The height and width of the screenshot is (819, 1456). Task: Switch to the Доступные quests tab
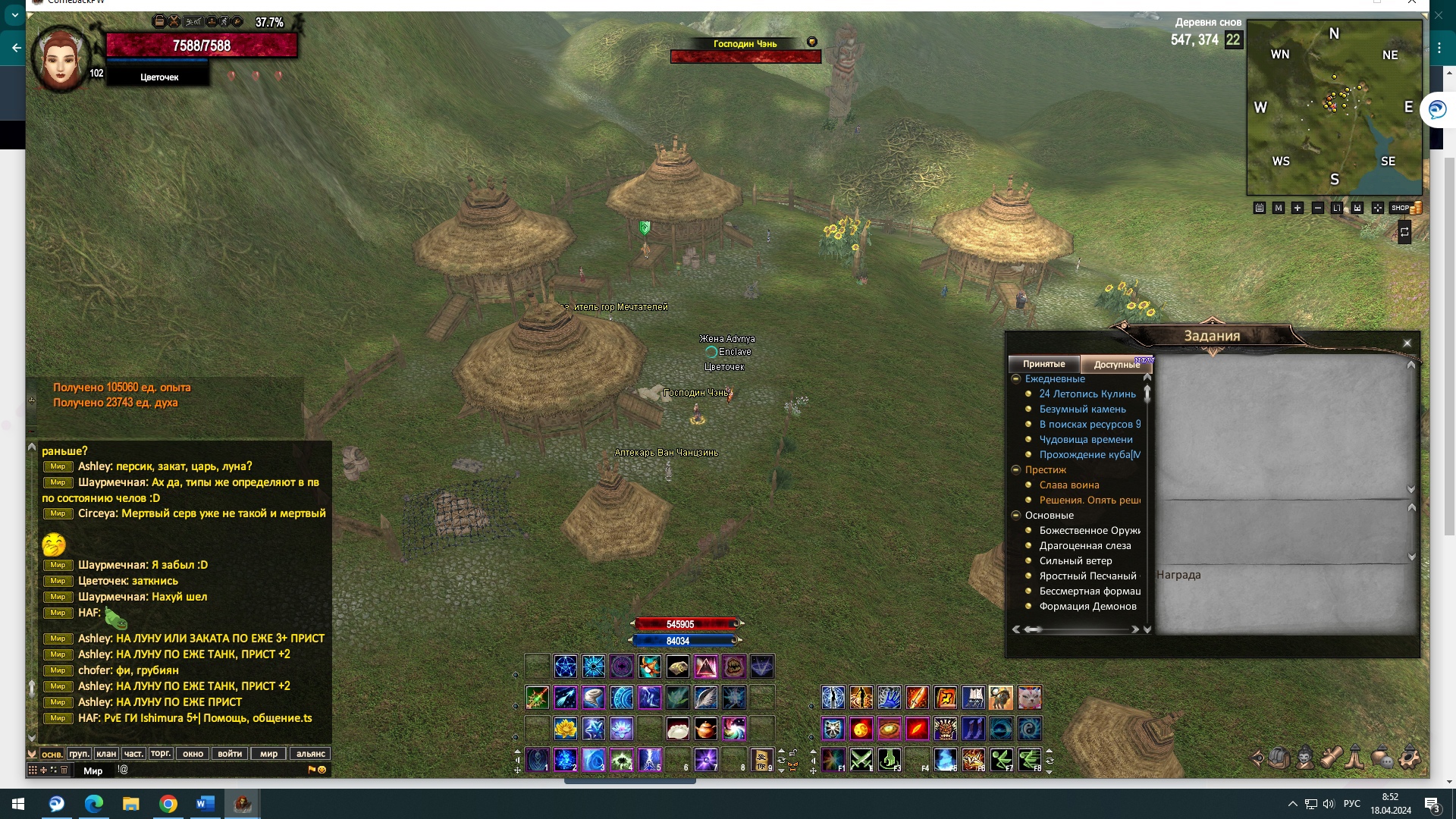click(x=1116, y=365)
